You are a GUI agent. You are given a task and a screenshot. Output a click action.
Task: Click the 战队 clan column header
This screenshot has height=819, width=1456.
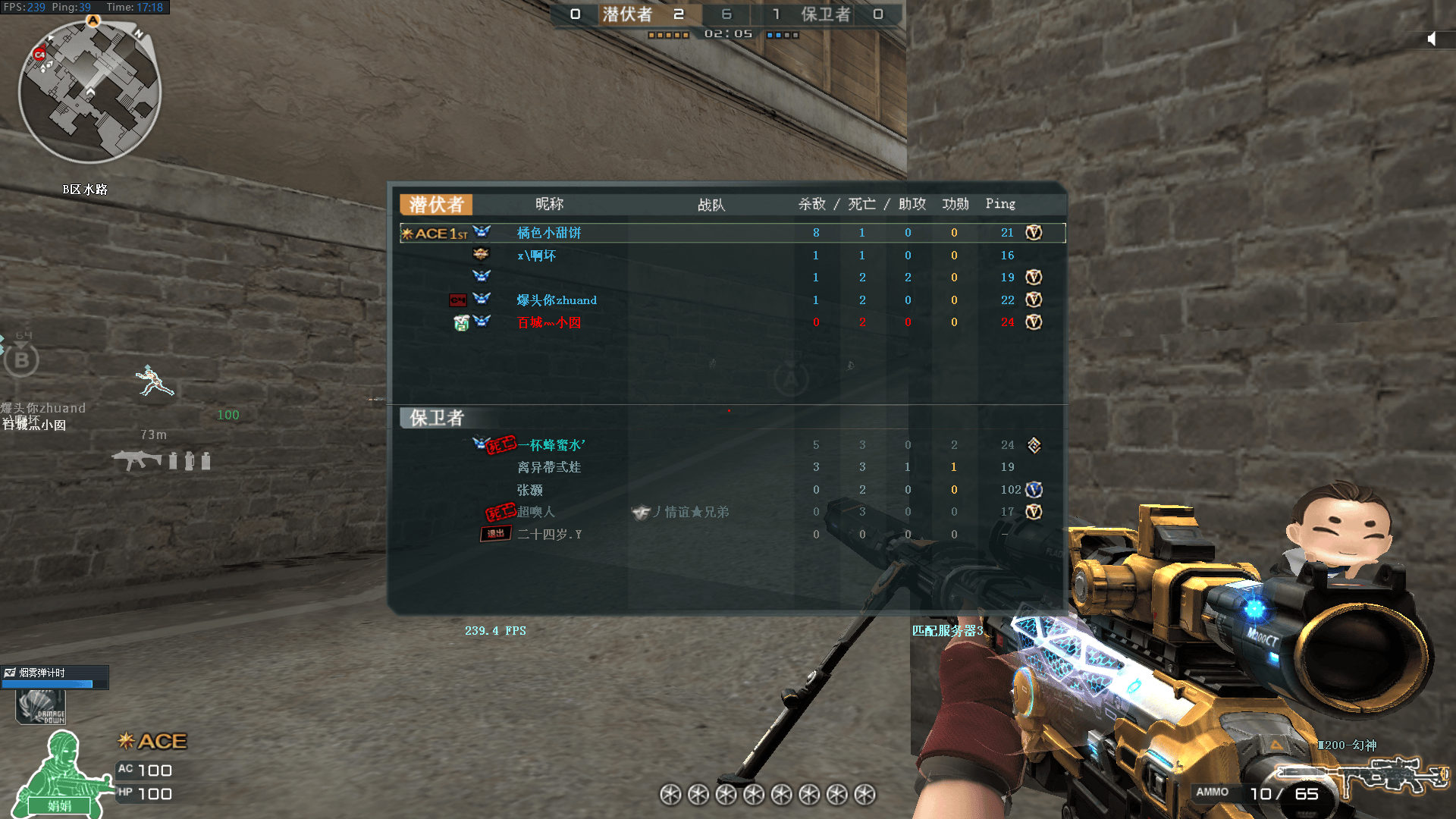pos(711,205)
